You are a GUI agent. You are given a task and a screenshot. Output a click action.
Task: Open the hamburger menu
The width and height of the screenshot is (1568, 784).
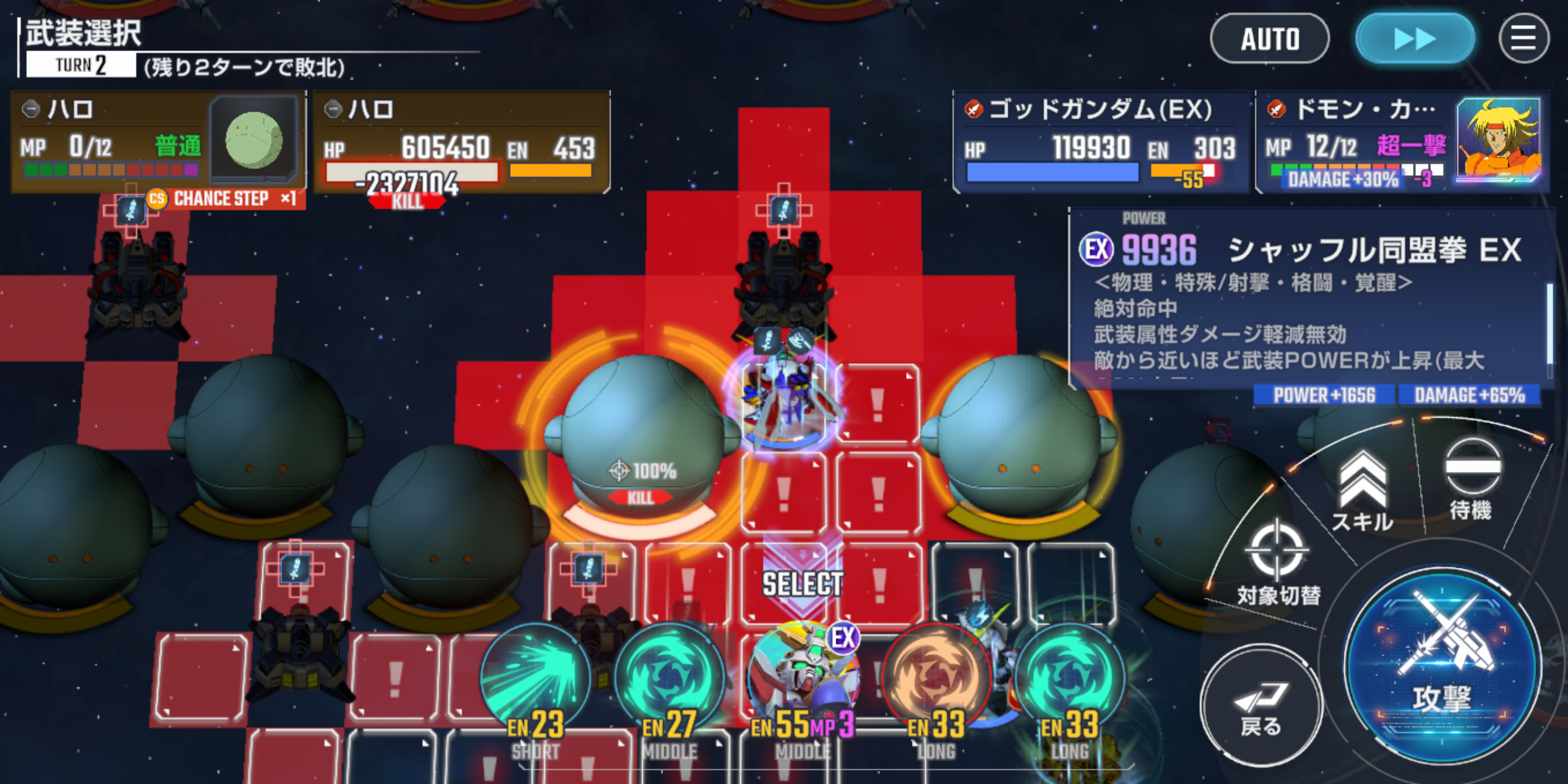pos(1523,39)
